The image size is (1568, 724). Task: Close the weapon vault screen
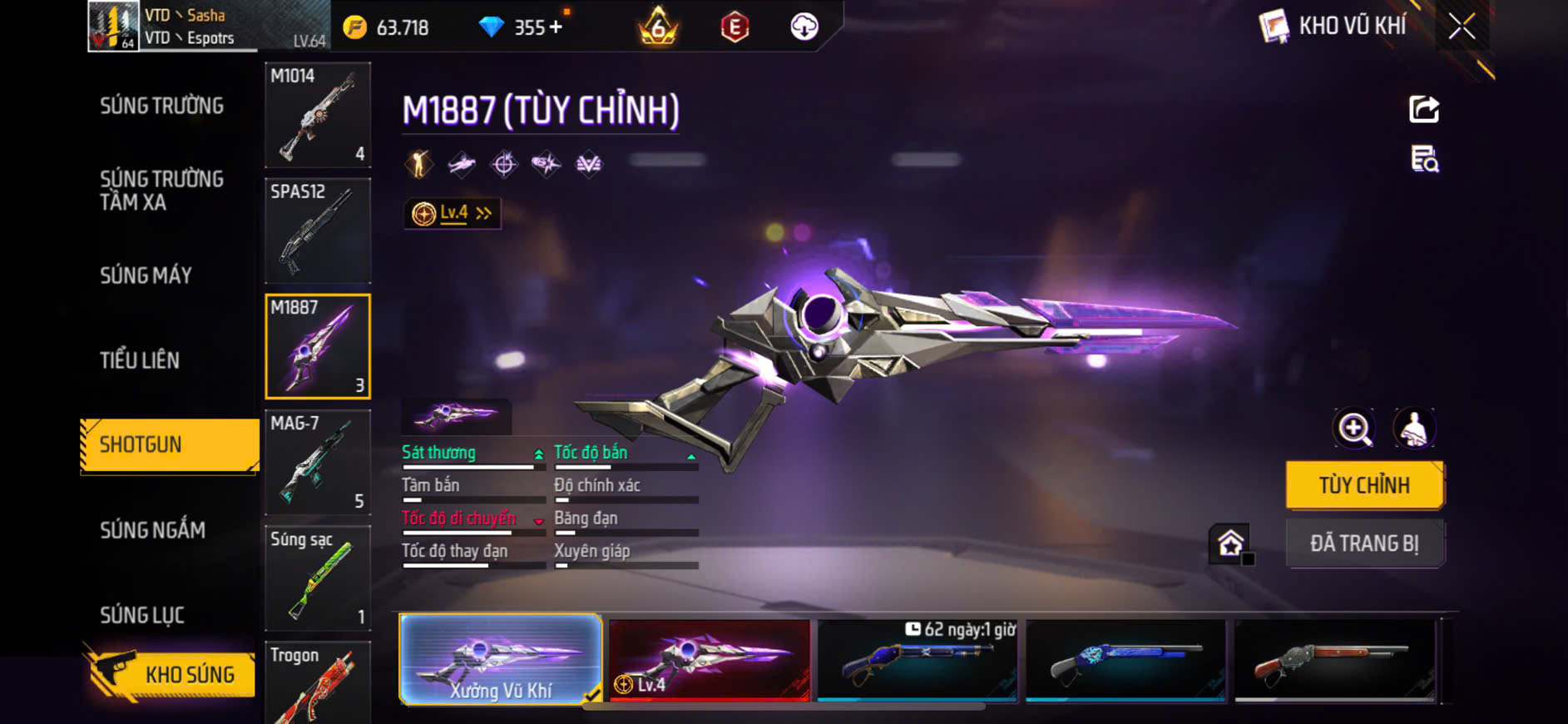click(x=1462, y=27)
